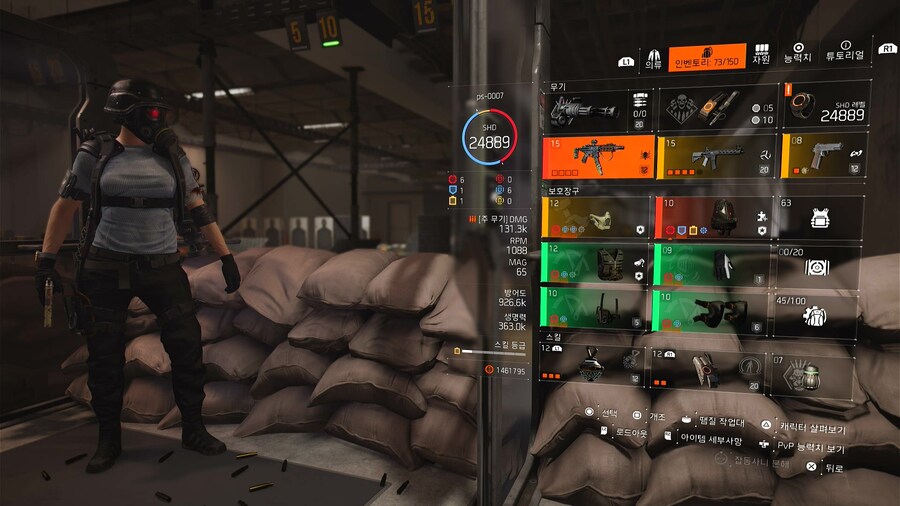
Task: Choose the orange submachine gun primary slot
Action: 597,156
